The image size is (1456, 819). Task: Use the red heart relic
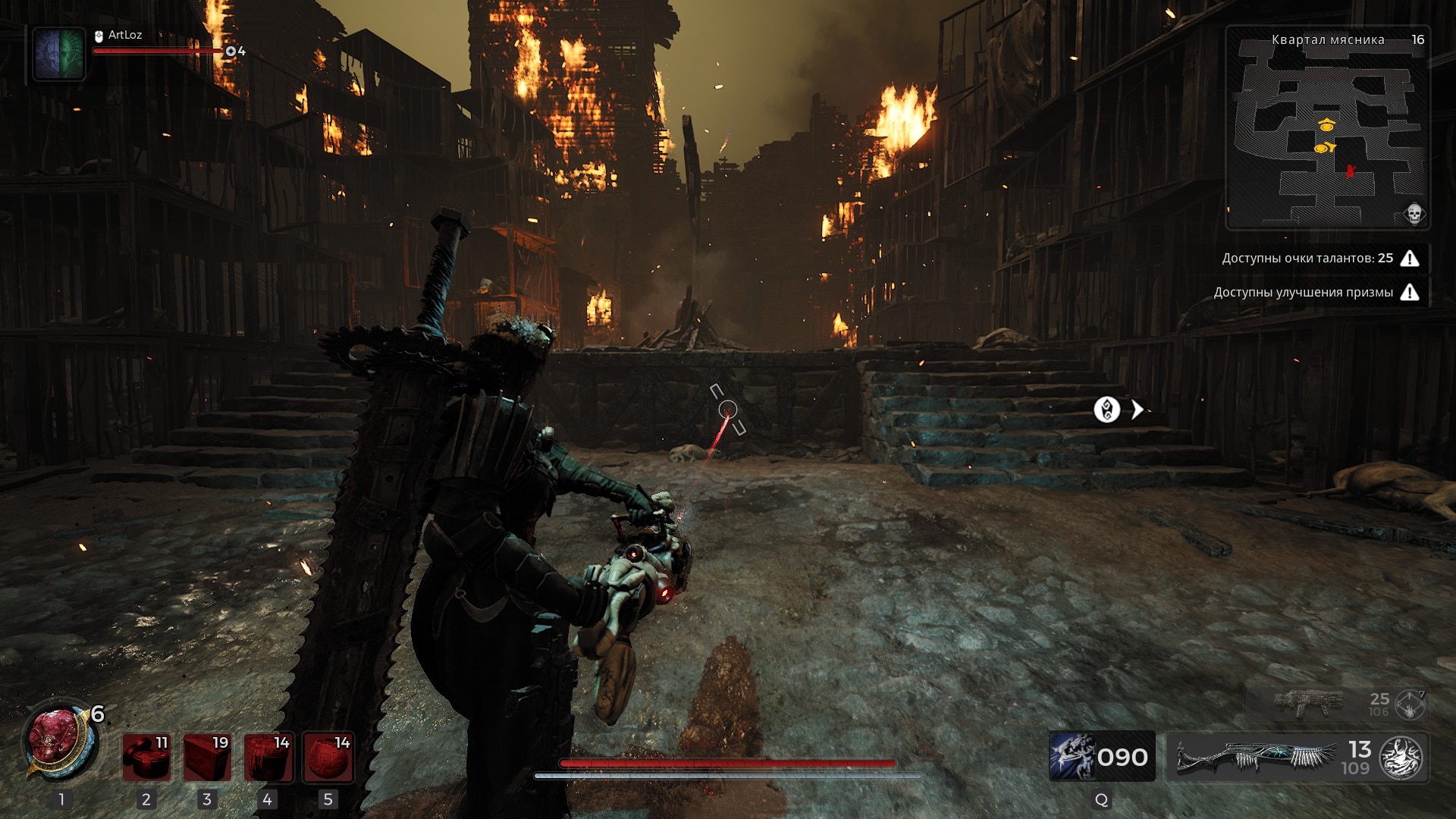(55, 742)
